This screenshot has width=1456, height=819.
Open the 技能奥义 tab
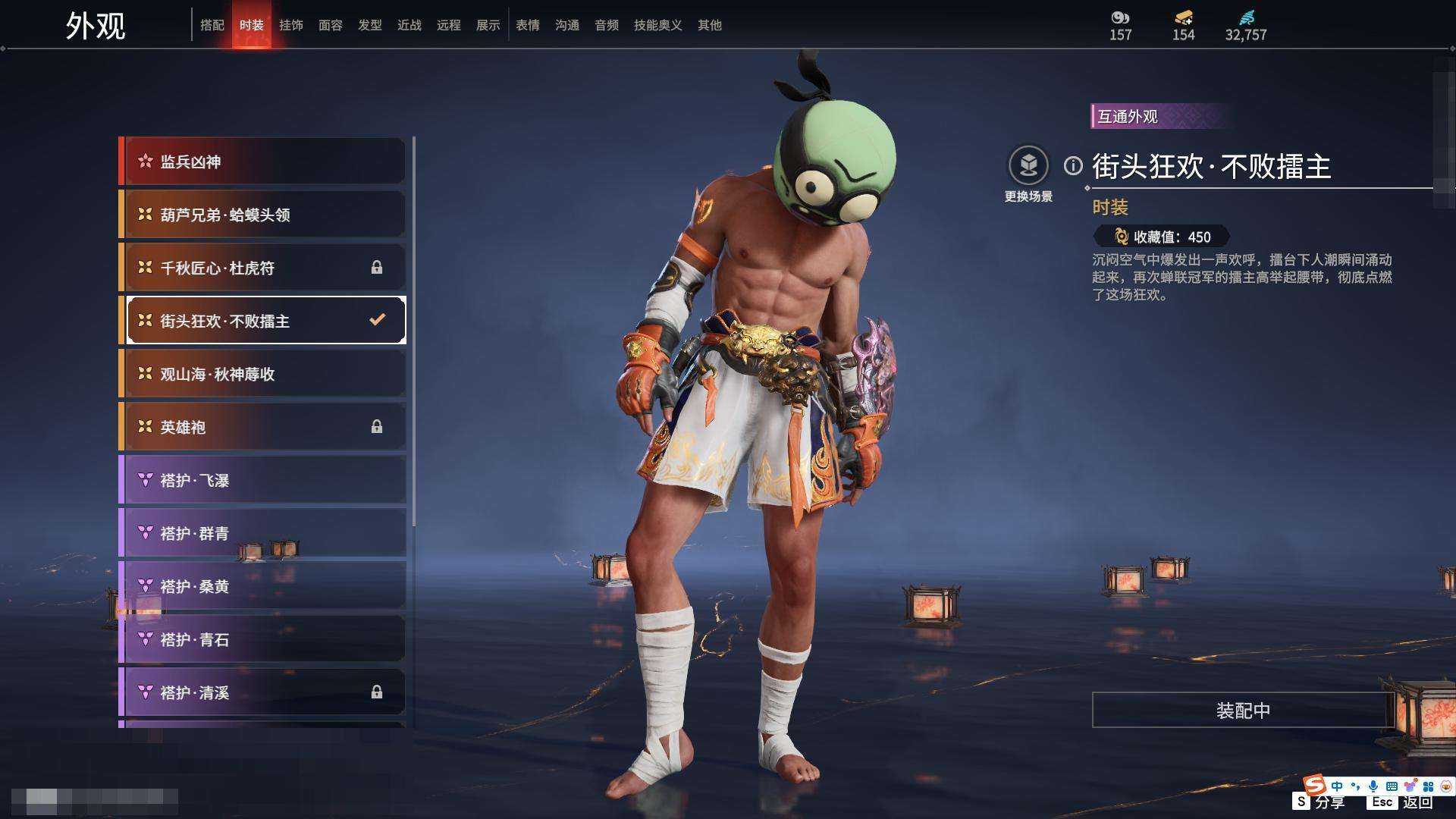pyautogui.click(x=658, y=25)
